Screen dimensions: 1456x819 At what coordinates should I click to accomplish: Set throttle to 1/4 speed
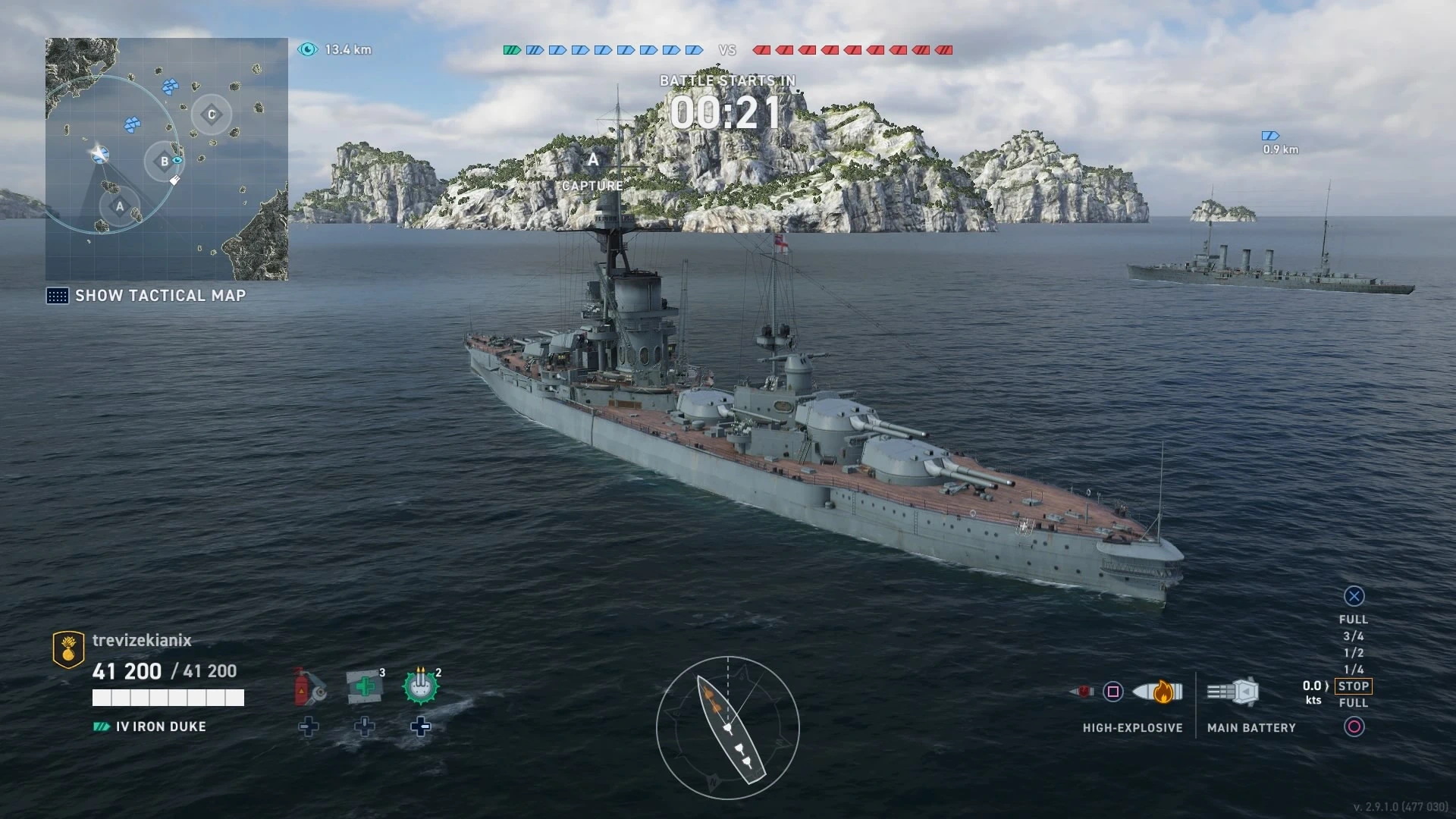point(1354,670)
